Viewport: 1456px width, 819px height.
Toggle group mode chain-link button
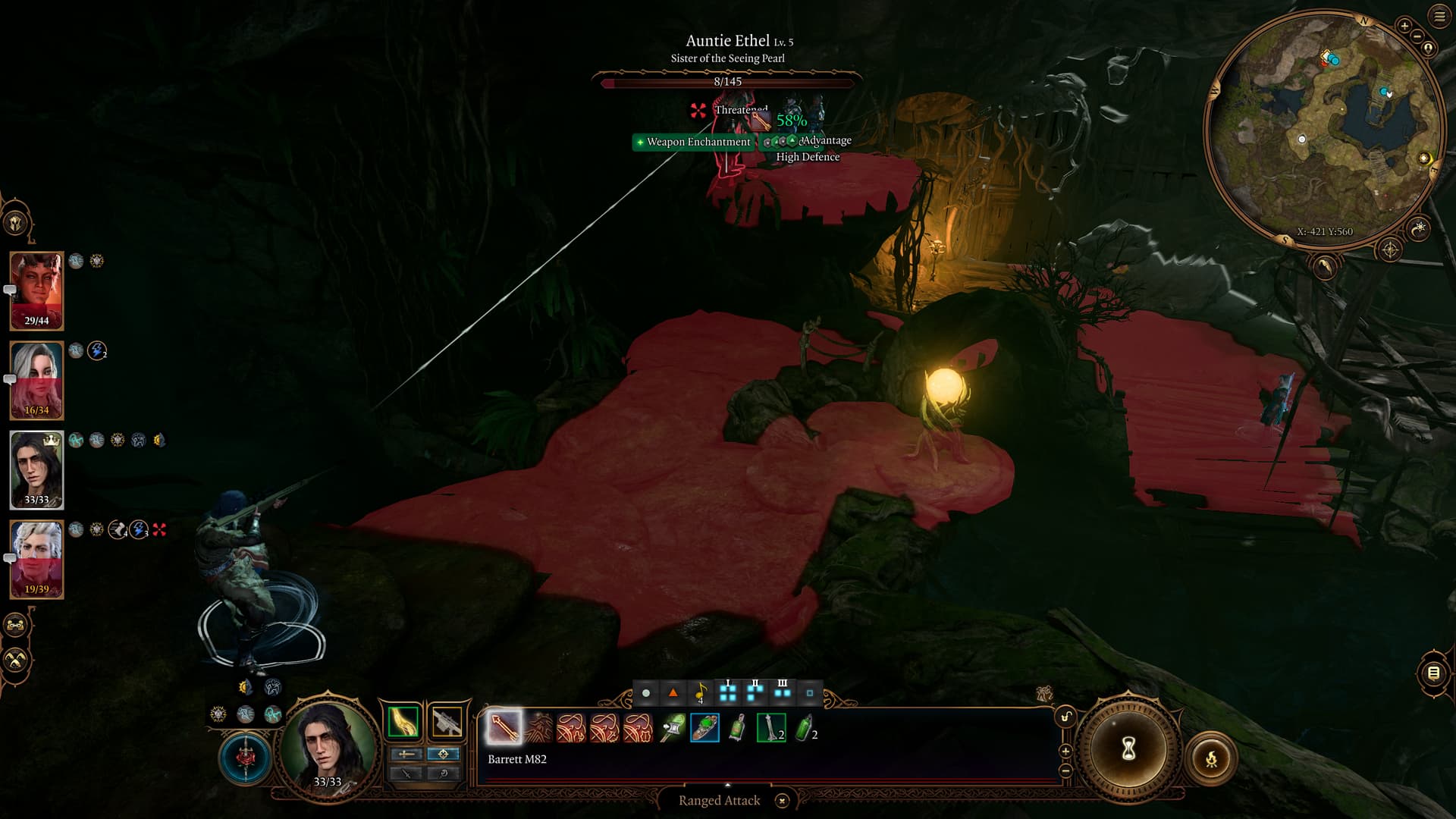click(16, 626)
